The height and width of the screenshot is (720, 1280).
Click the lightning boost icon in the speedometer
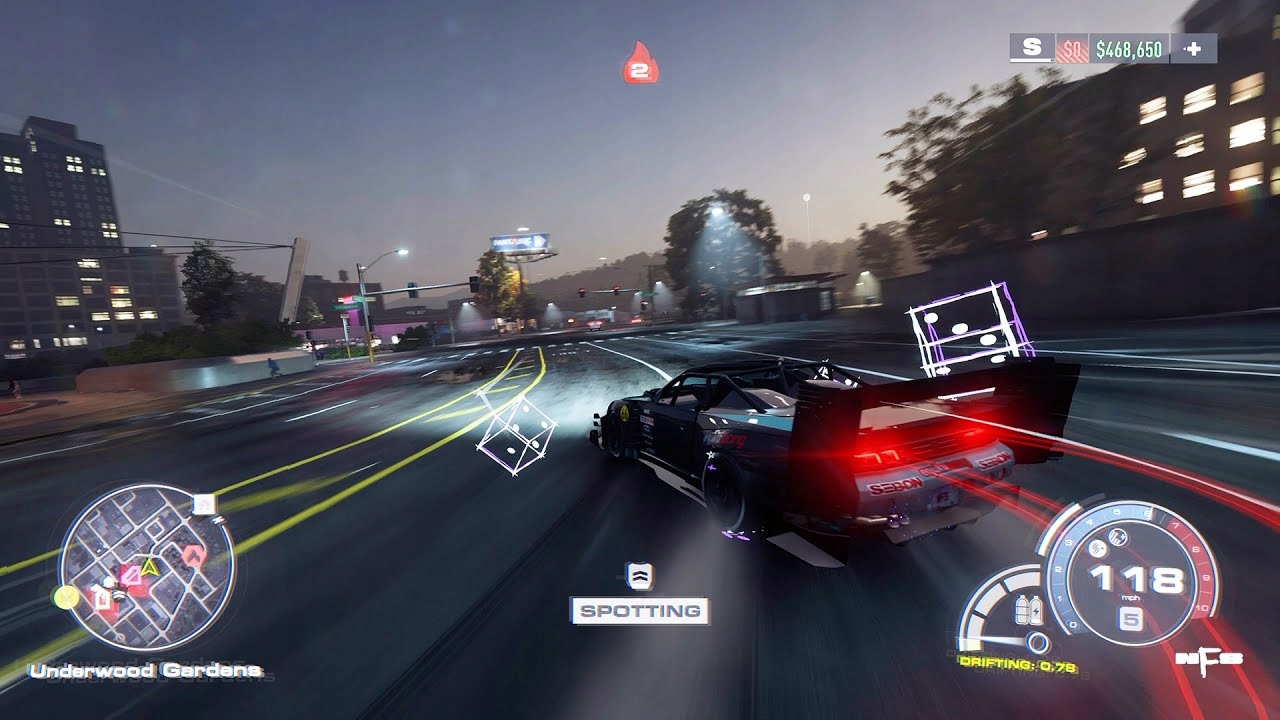click(x=1117, y=538)
